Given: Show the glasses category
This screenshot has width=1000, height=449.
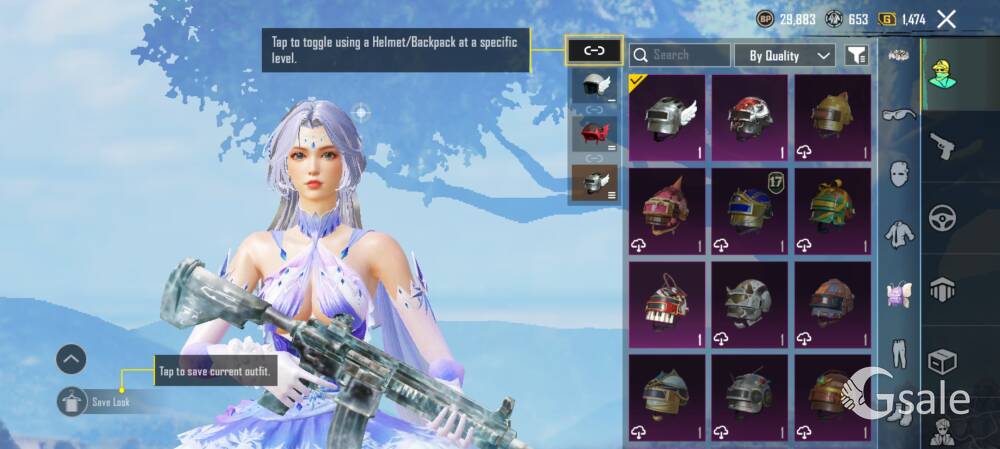Looking at the screenshot, I should click(x=899, y=113).
